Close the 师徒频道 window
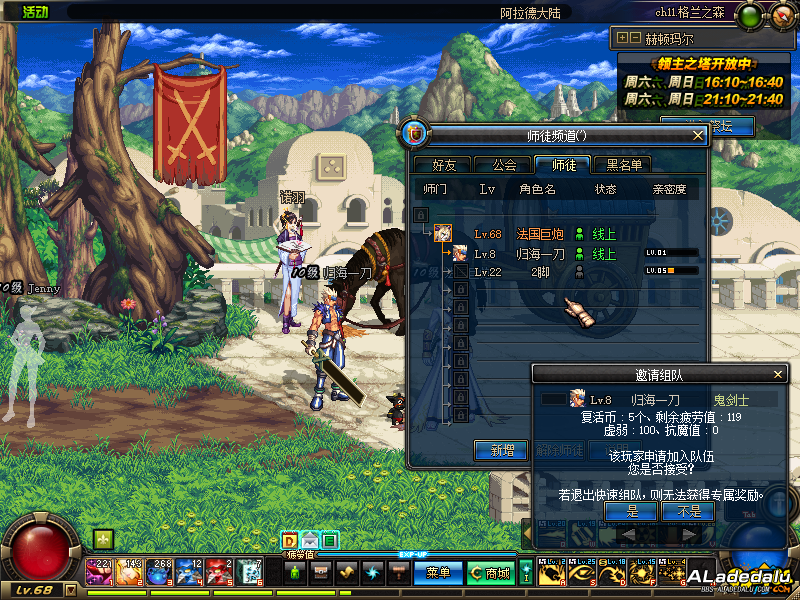Image resolution: width=800 pixels, height=600 pixels. point(698,135)
